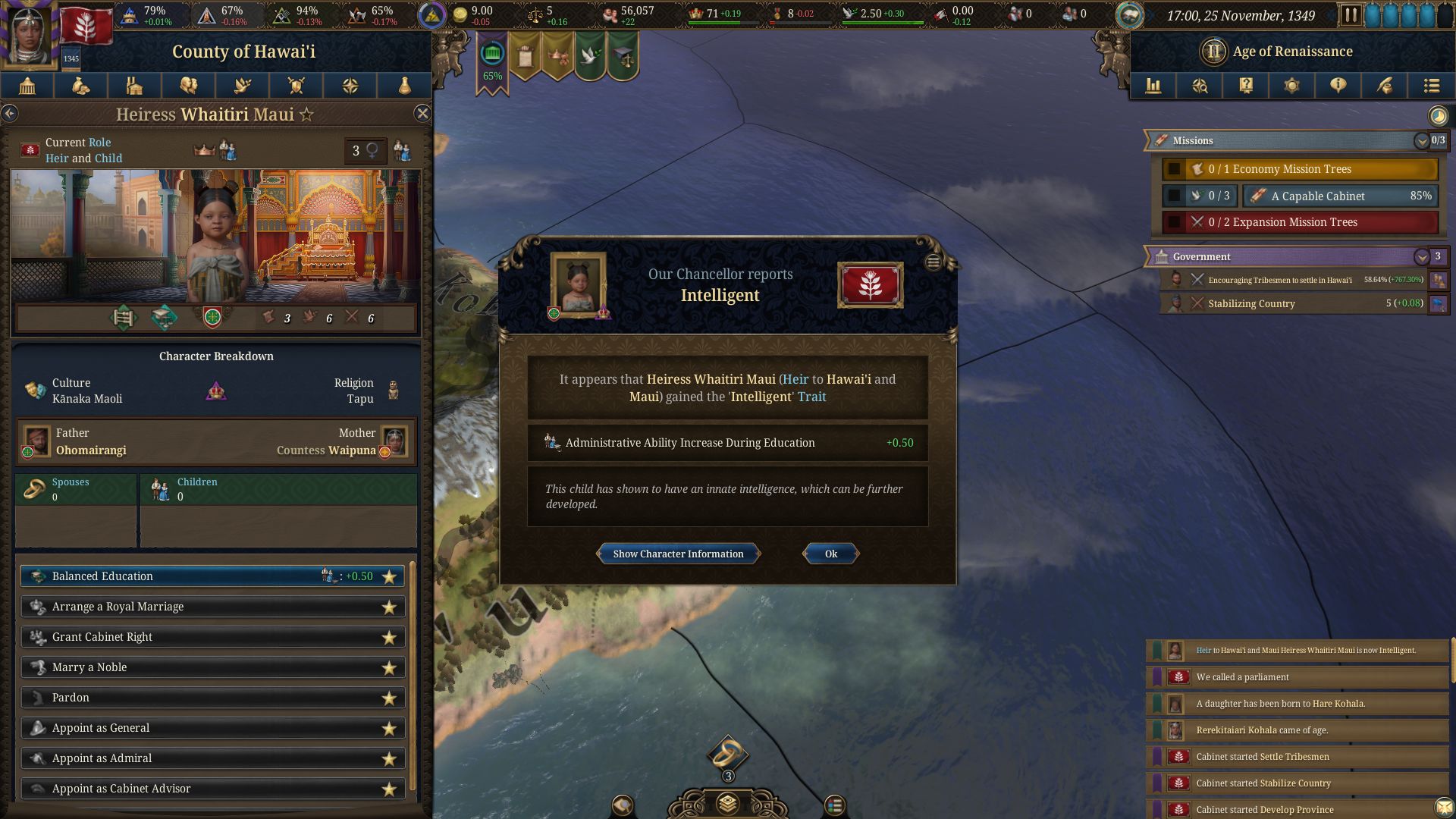Confirm the Intelligent trait popup with Ok
Image resolution: width=1456 pixels, height=819 pixels.
pyautogui.click(x=830, y=554)
